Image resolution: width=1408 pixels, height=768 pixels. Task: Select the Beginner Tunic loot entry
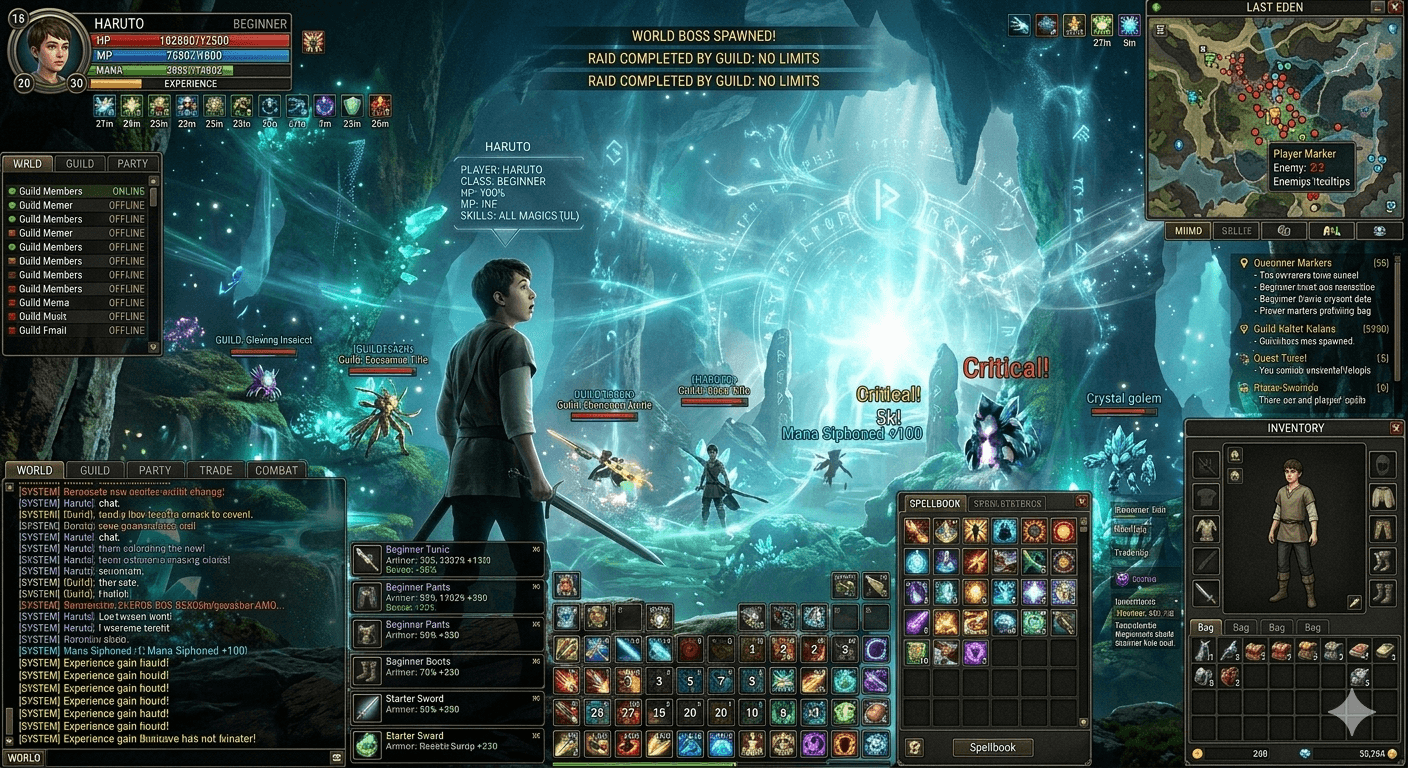pyautogui.click(x=447, y=559)
